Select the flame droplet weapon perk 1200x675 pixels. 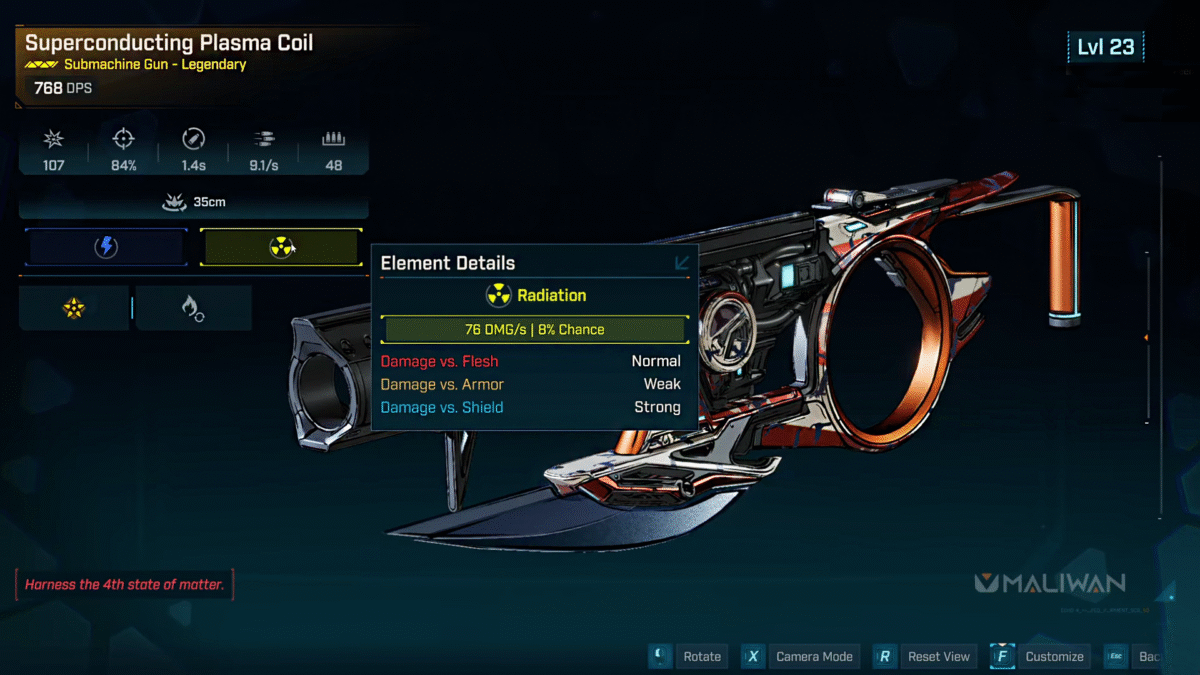click(193, 308)
